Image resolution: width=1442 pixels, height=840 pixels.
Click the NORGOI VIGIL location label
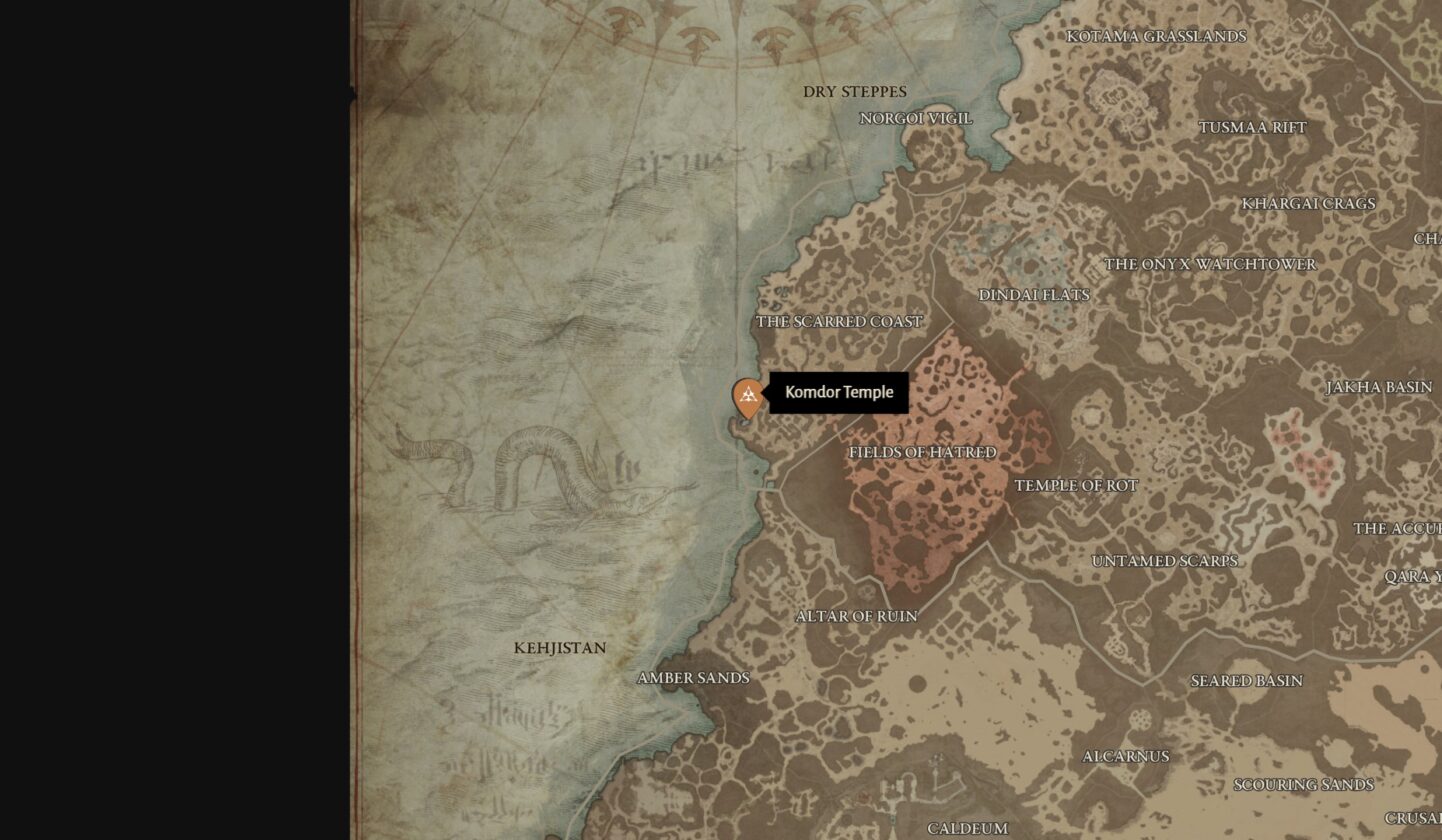(915, 117)
